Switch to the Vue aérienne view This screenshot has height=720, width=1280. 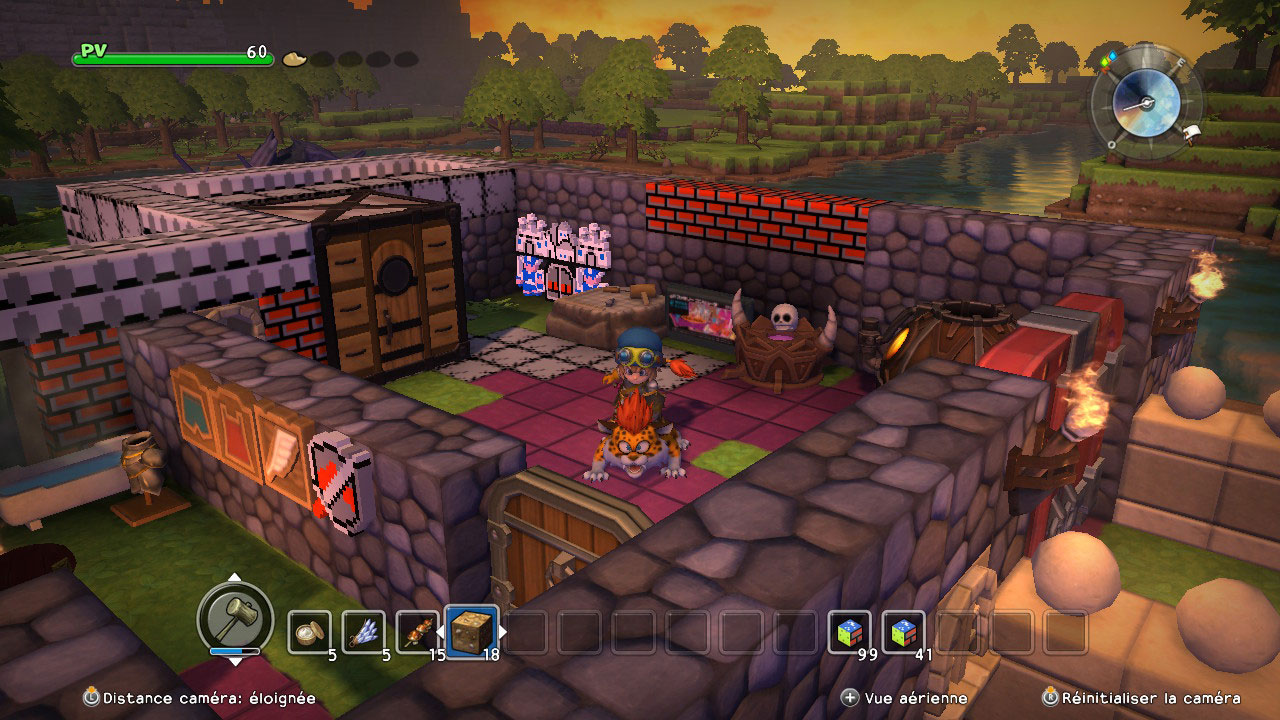tap(905, 698)
